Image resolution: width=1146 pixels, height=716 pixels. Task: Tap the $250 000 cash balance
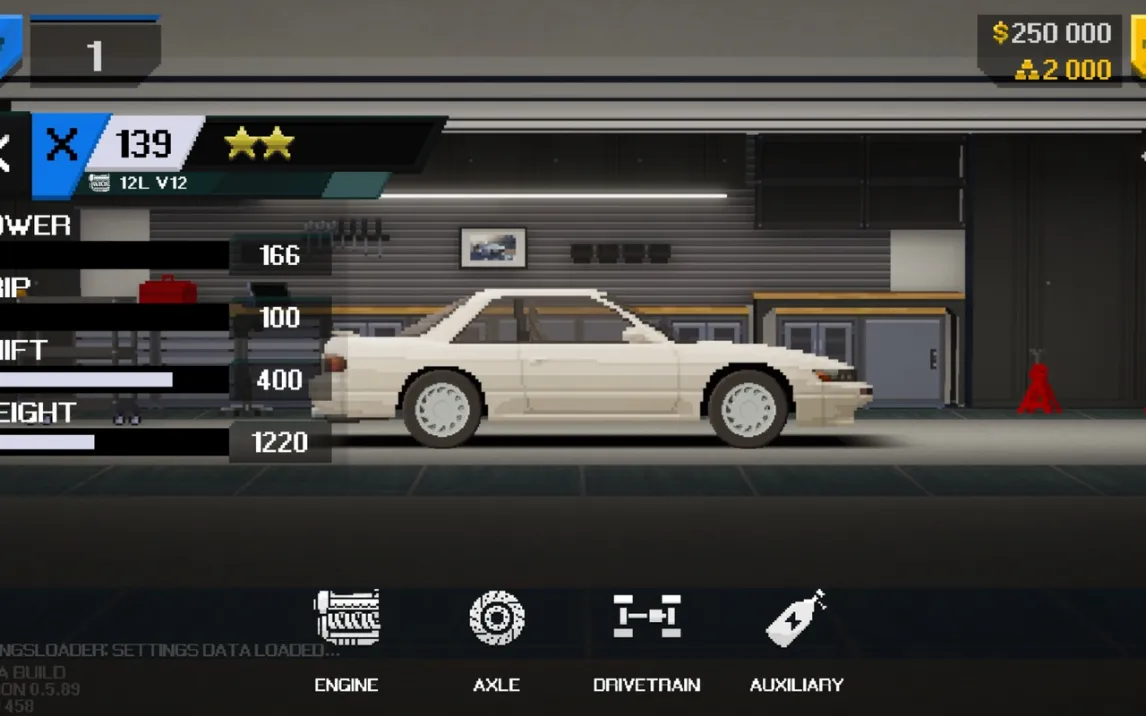point(1051,33)
